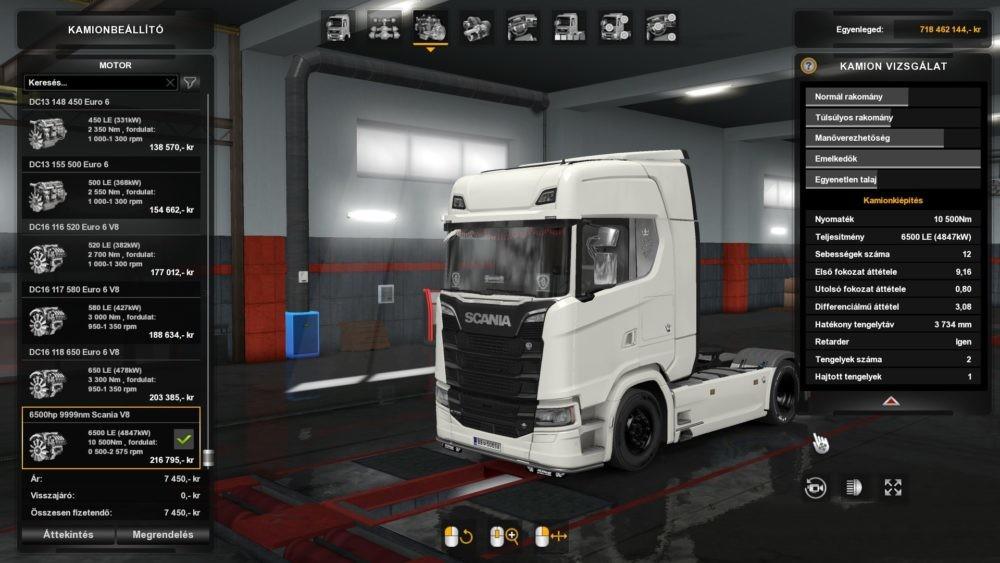Image resolution: width=1000 pixels, height=563 pixels.
Task: Clear the engine search with the X
Action: click(170, 83)
